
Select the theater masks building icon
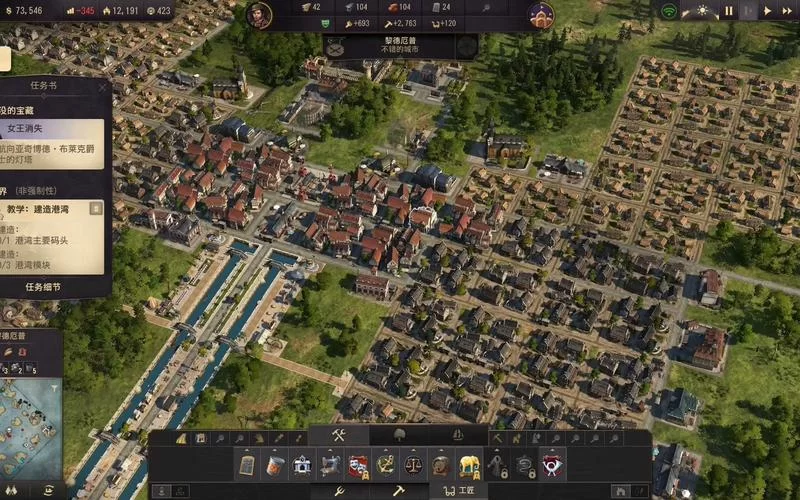point(358,465)
